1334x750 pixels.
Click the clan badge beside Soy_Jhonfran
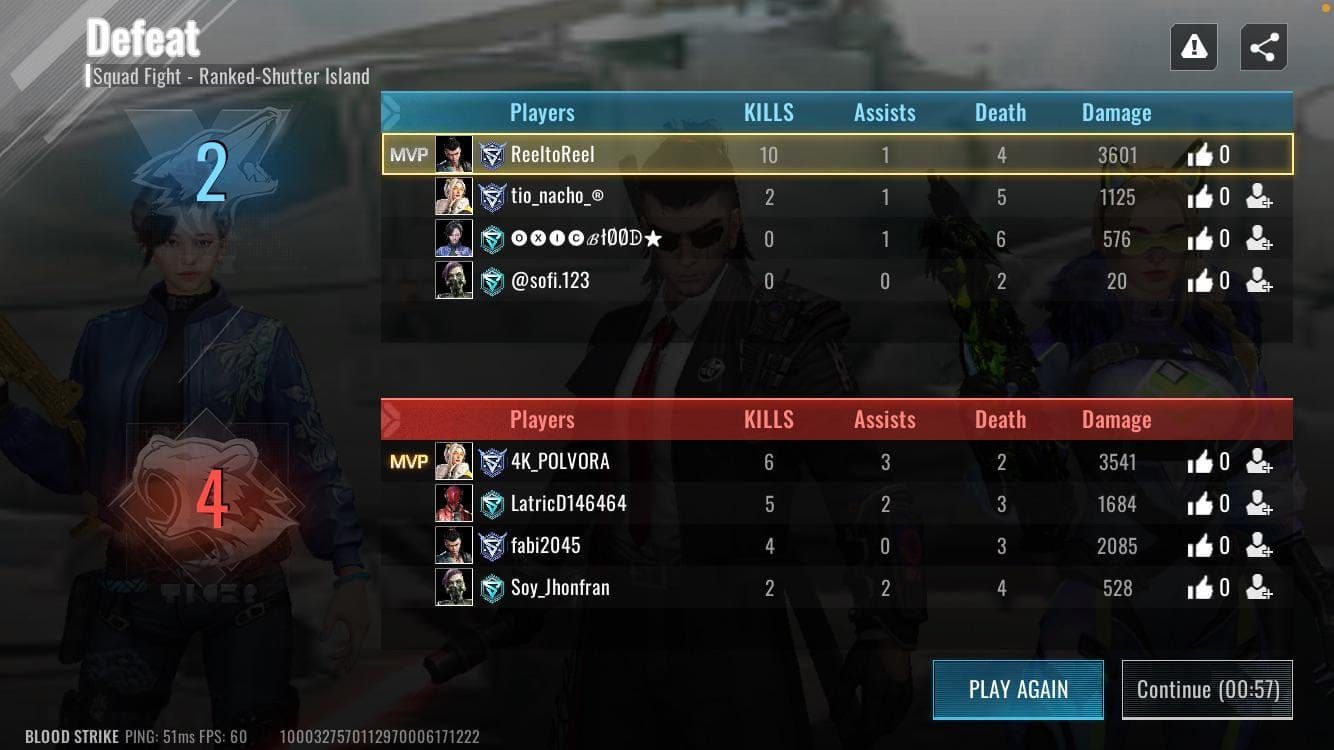tap(493, 588)
